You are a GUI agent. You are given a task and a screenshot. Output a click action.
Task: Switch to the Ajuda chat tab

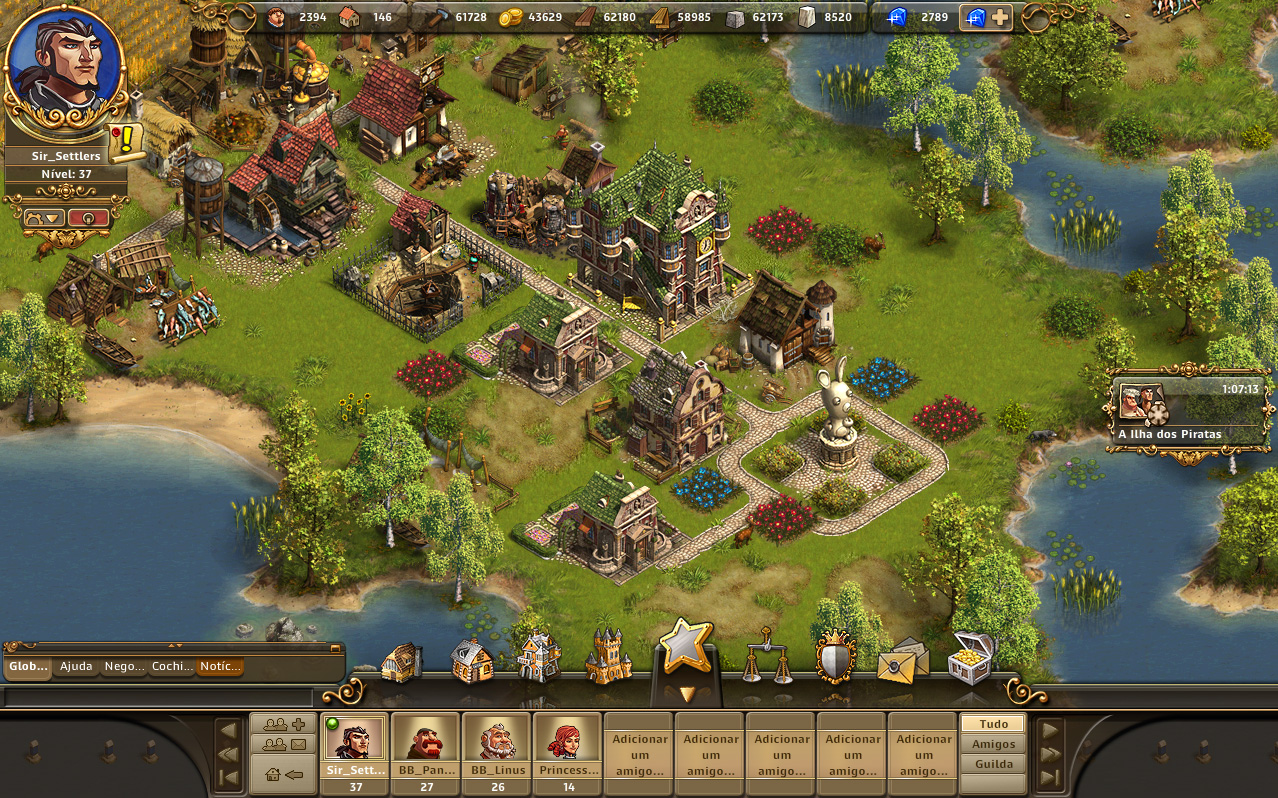(x=76, y=666)
